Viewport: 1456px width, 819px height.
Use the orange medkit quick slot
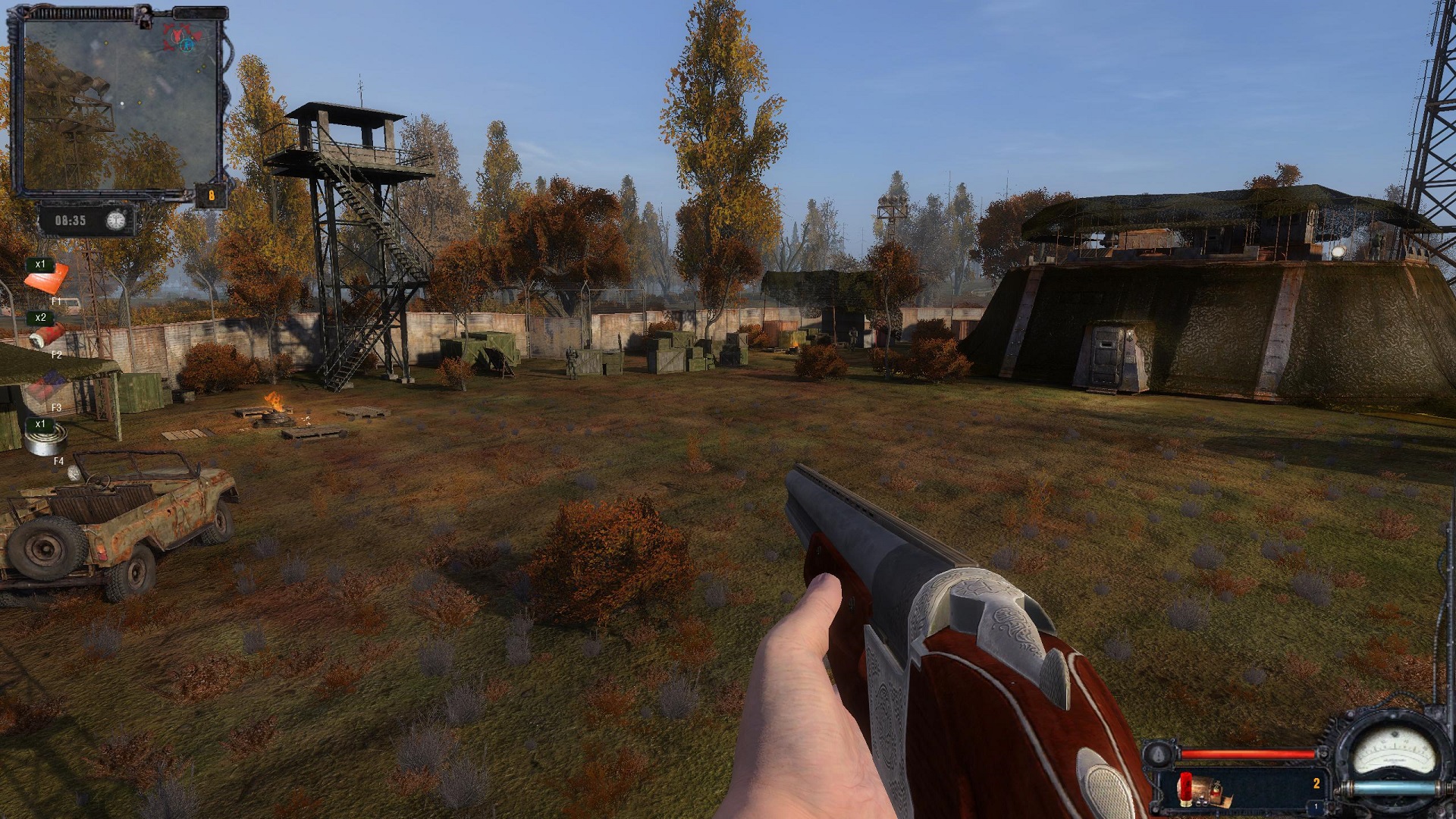47,280
